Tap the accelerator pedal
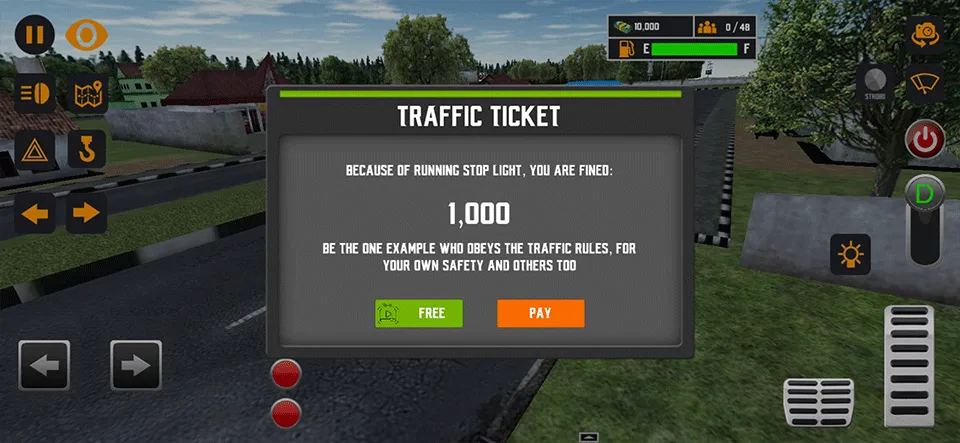 (910, 365)
